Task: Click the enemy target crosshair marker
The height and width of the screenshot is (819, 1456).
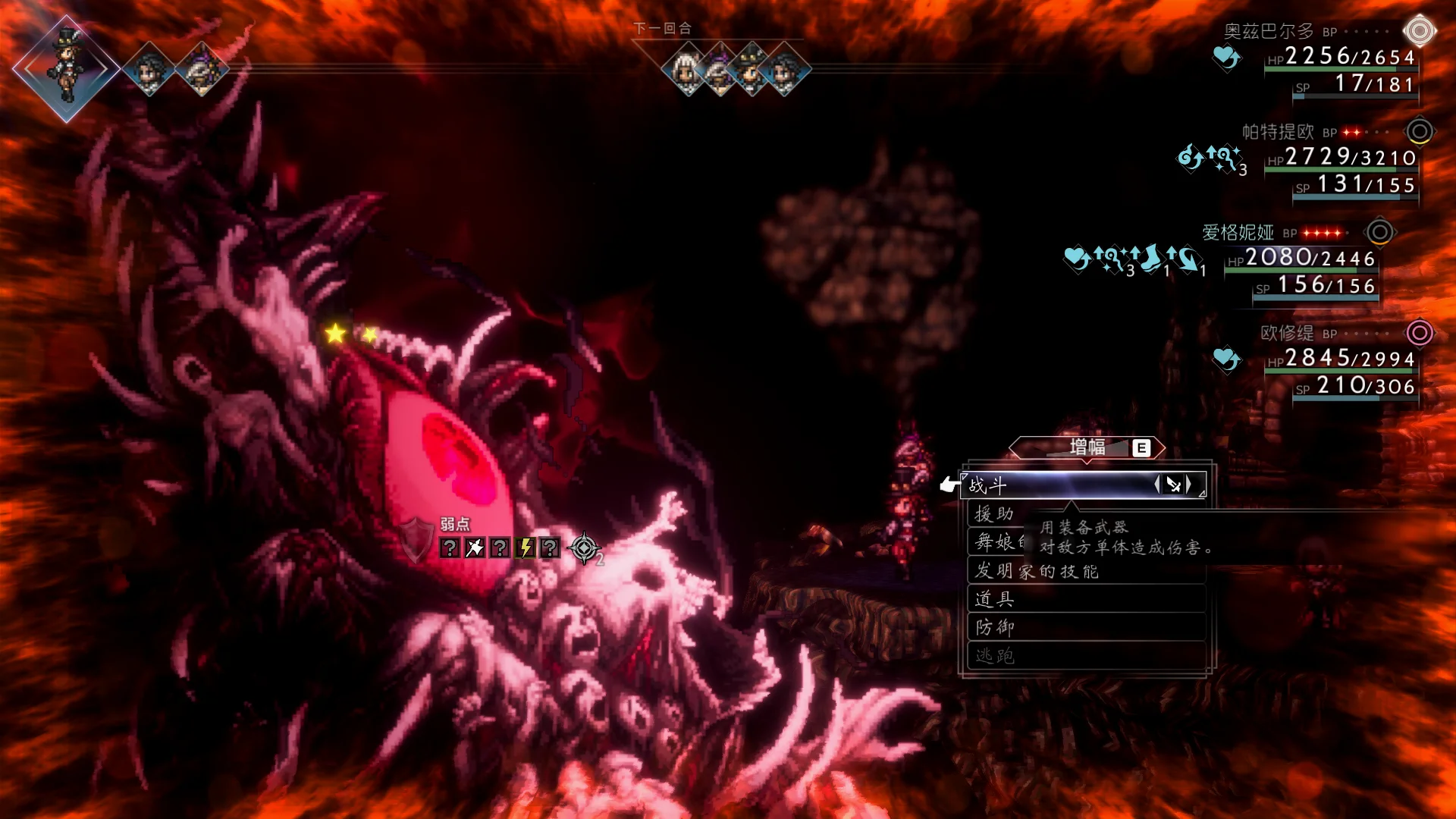Action: (x=584, y=548)
